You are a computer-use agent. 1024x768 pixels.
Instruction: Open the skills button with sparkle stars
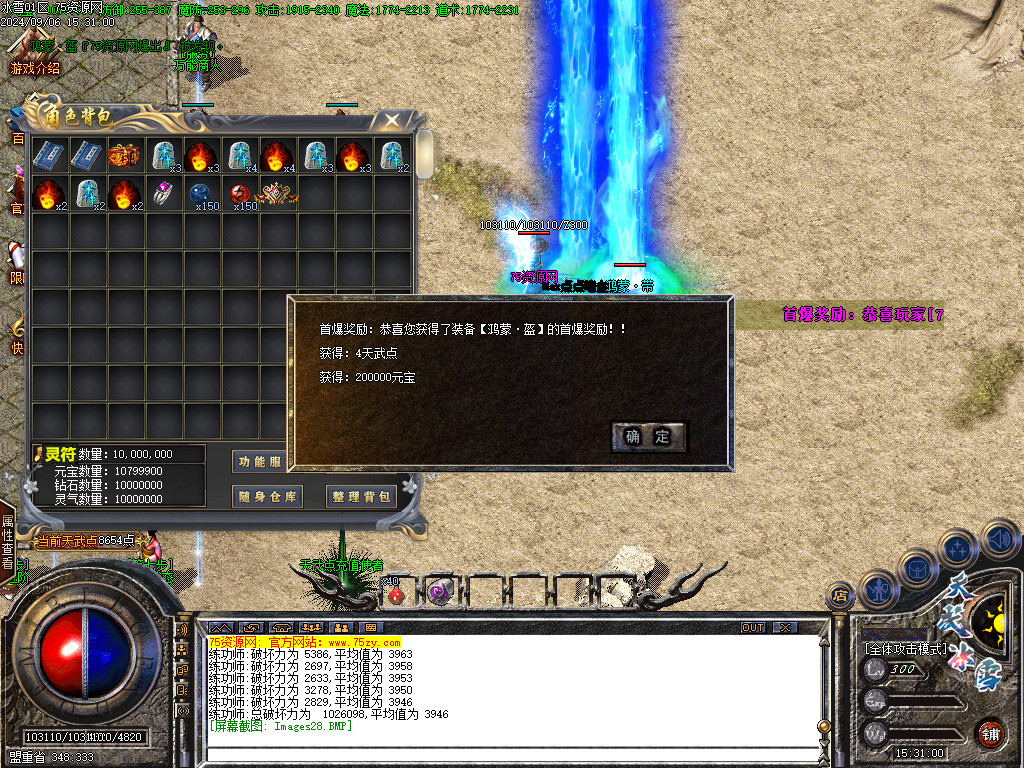coord(957,549)
